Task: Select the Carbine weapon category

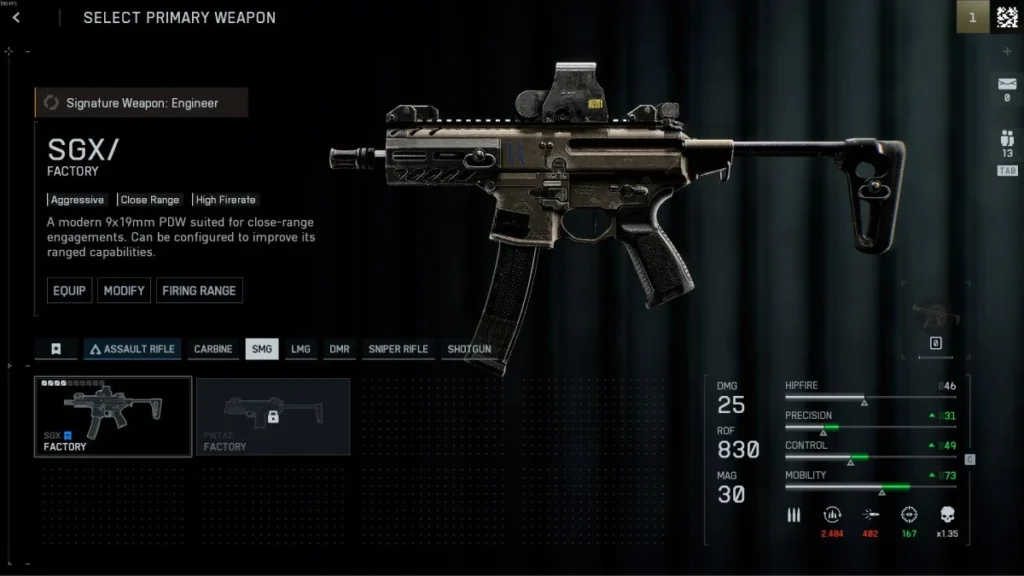Action: (213, 349)
